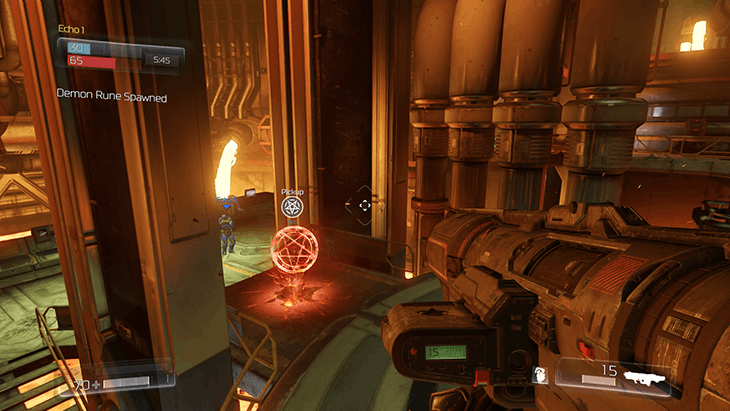Click the Demon Rune Spawned notification
This screenshot has height=411, width=730.
111,97
